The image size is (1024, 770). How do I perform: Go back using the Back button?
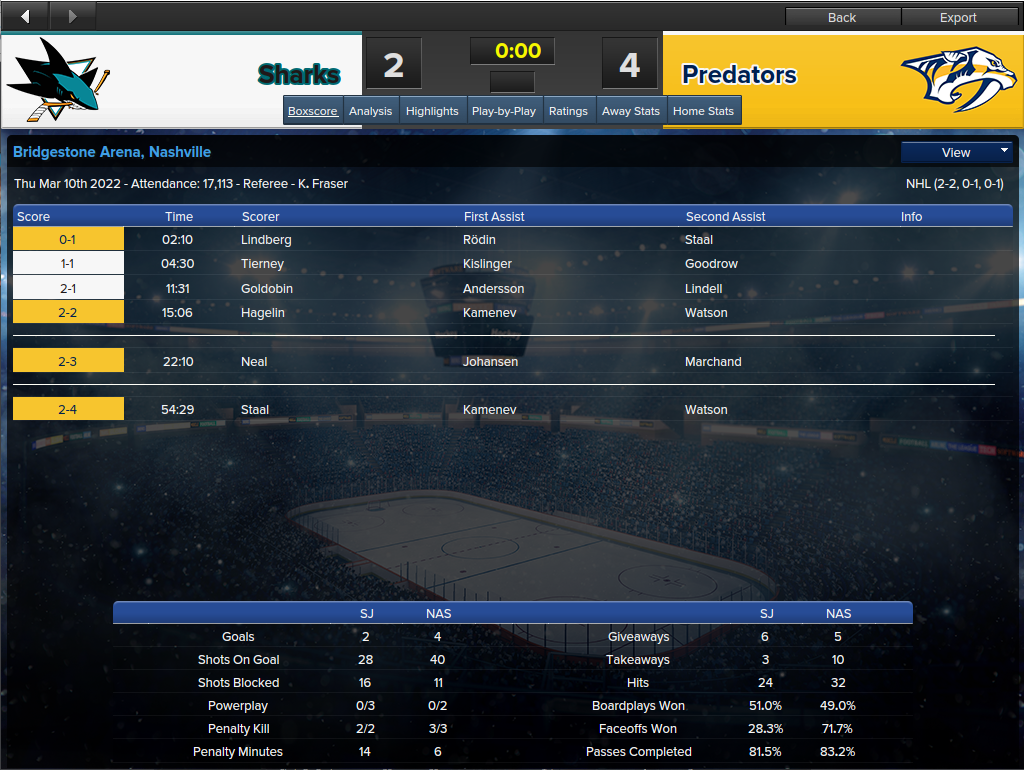[x=842, y=17]
